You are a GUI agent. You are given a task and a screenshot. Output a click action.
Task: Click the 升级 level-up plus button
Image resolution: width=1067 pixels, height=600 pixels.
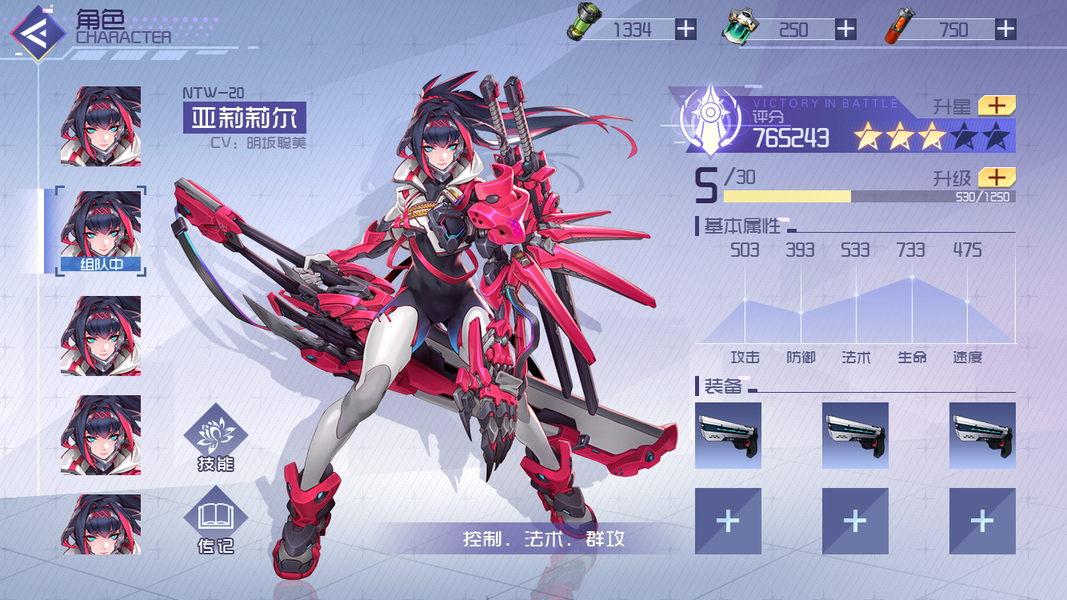(996, 177)
